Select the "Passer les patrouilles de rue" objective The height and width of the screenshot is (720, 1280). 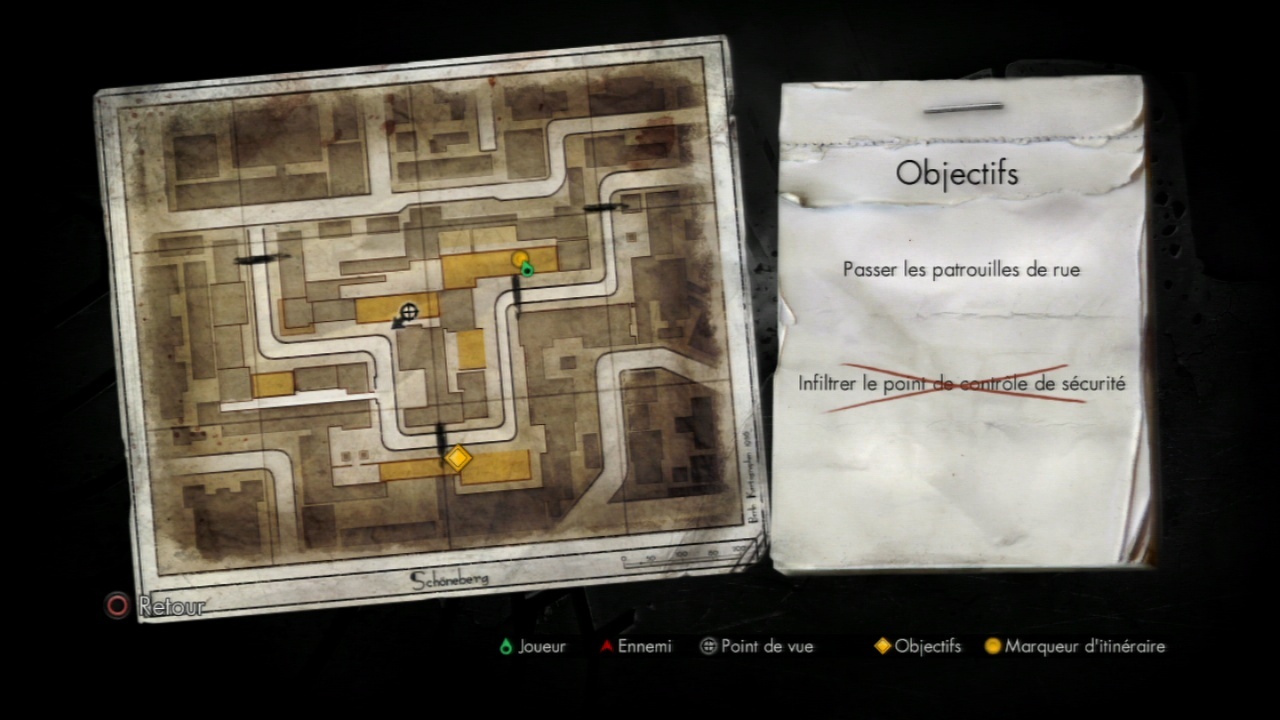click(961, 269)
